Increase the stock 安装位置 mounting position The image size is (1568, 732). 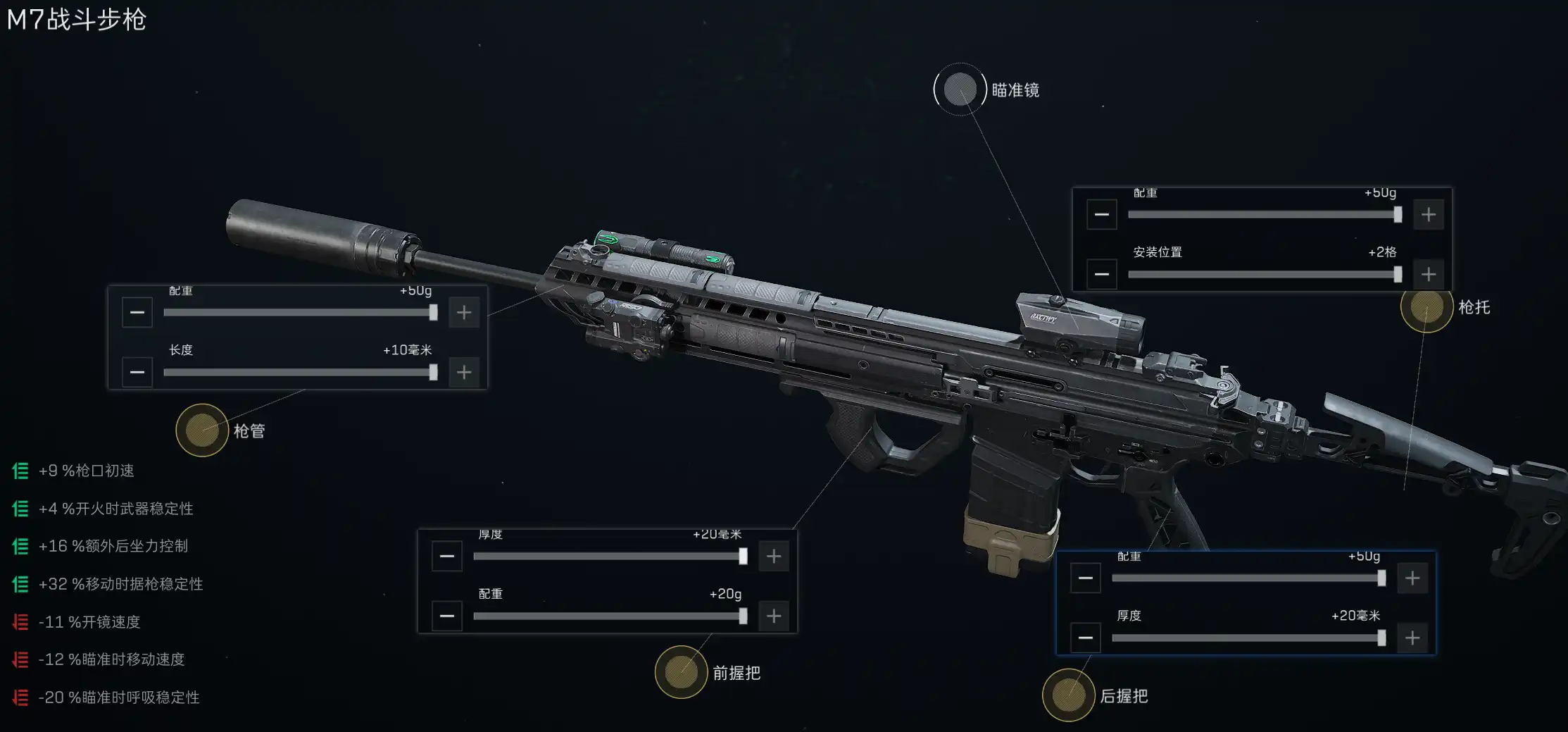[x=1429, y=274]
